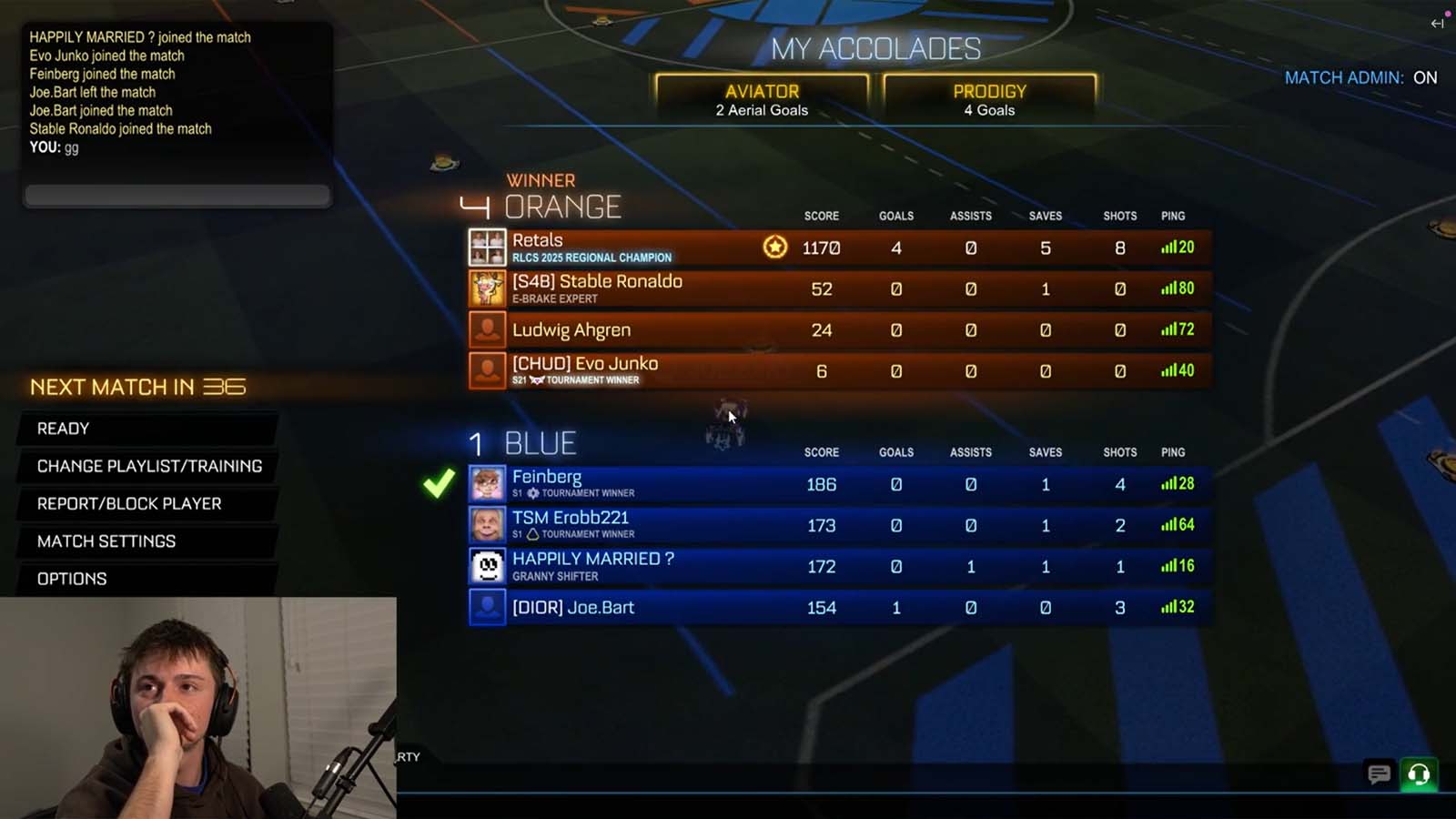Click the green voice chat headset icon
The image size is (1456, 819).
1417,774
